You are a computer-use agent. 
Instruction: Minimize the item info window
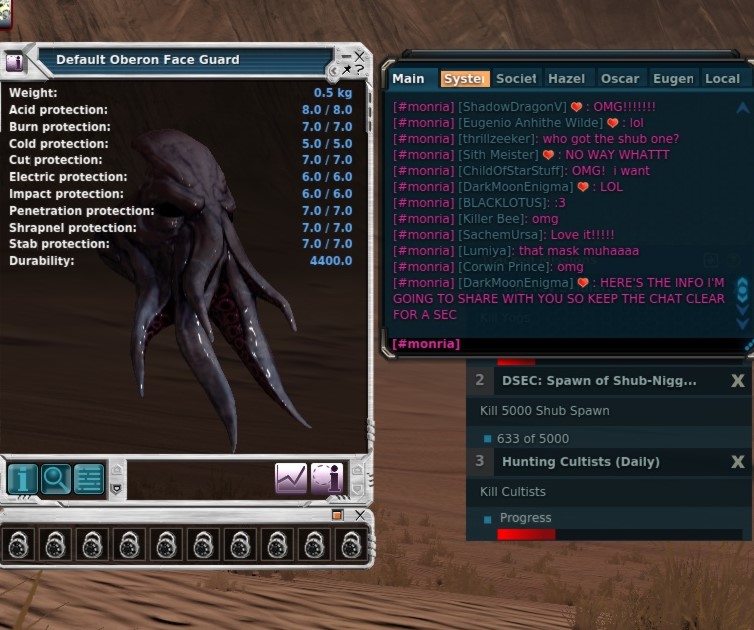coord(346,56)
